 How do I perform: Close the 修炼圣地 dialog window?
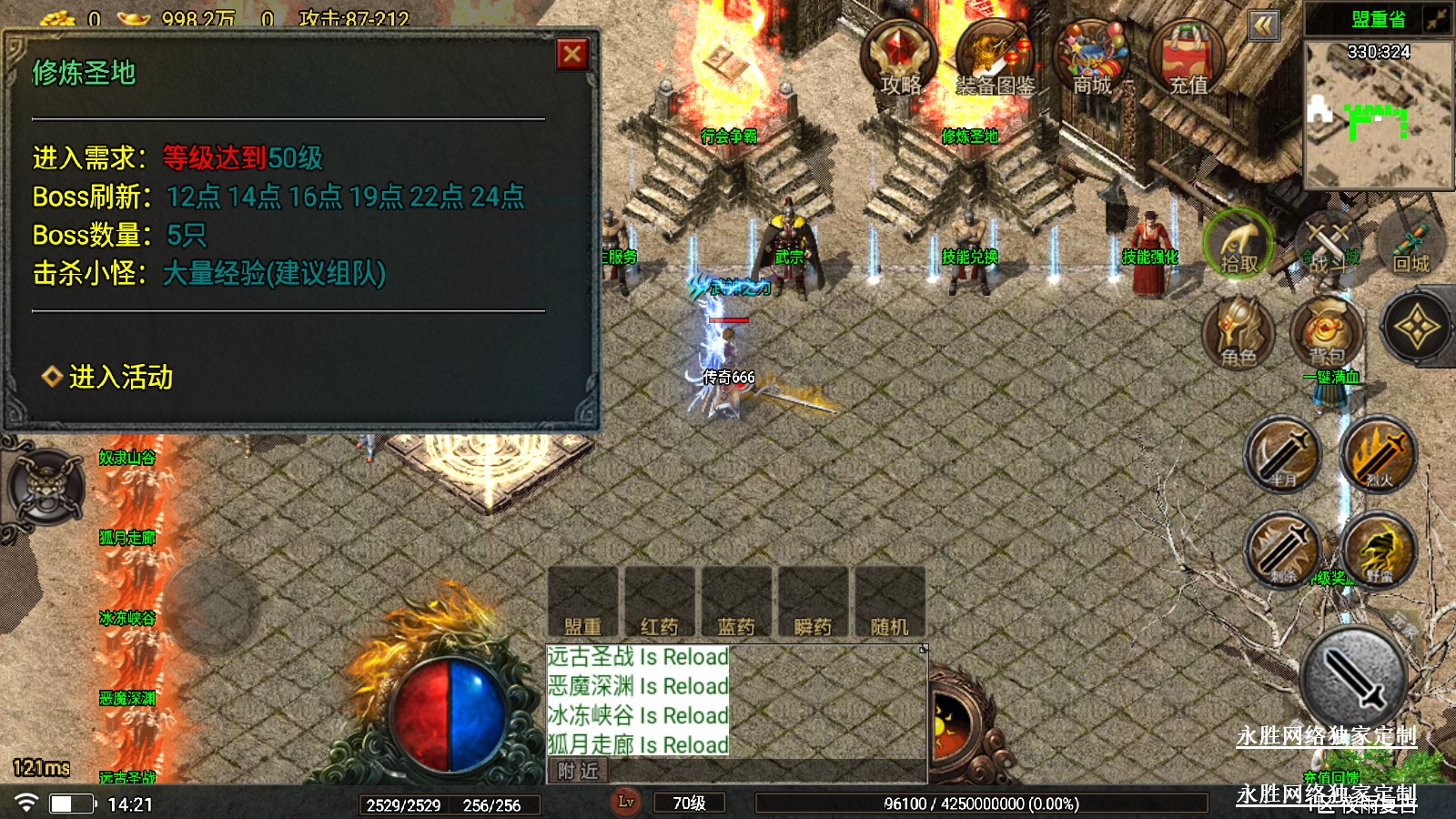[x=572, y=55]
